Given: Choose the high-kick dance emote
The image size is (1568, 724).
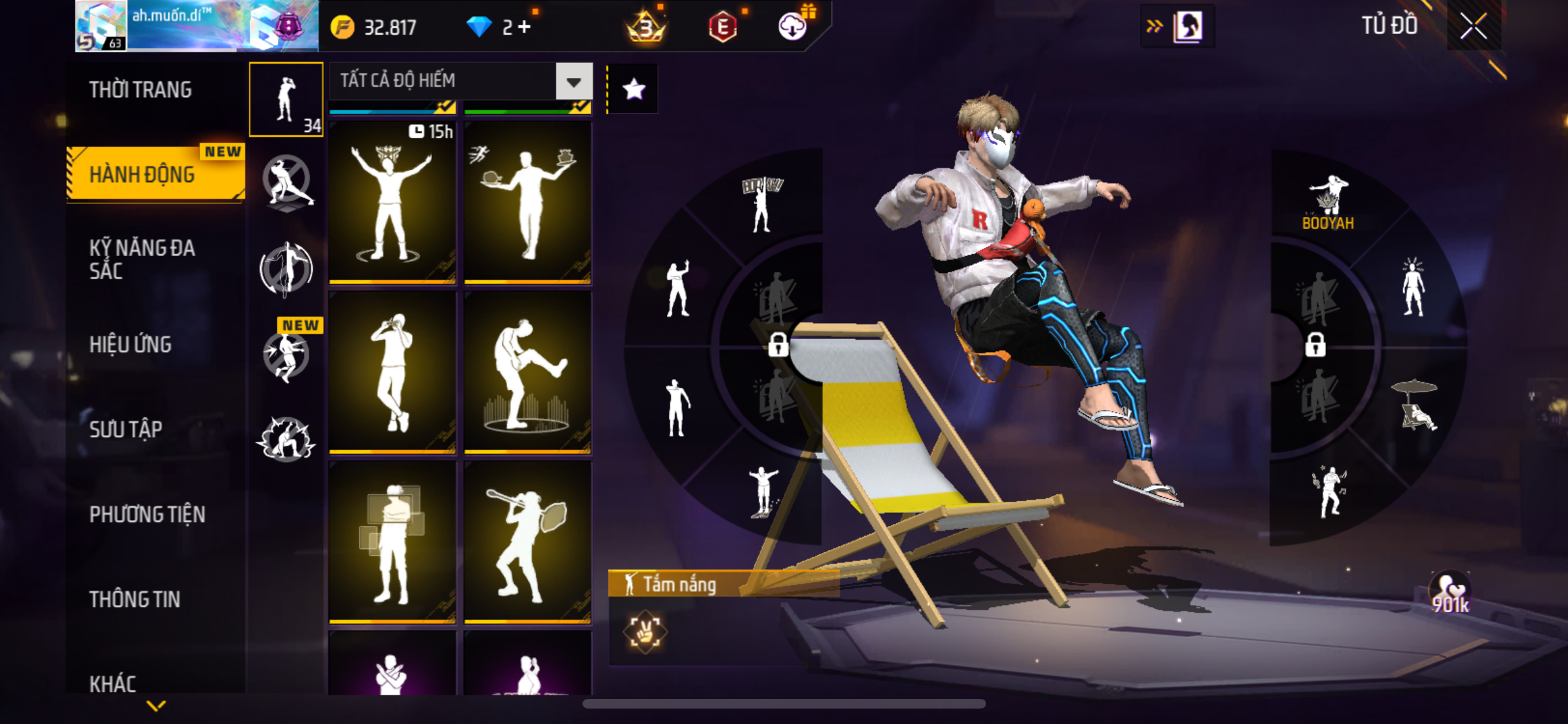Looking at the screenshot, I should (x=527, y=373).
